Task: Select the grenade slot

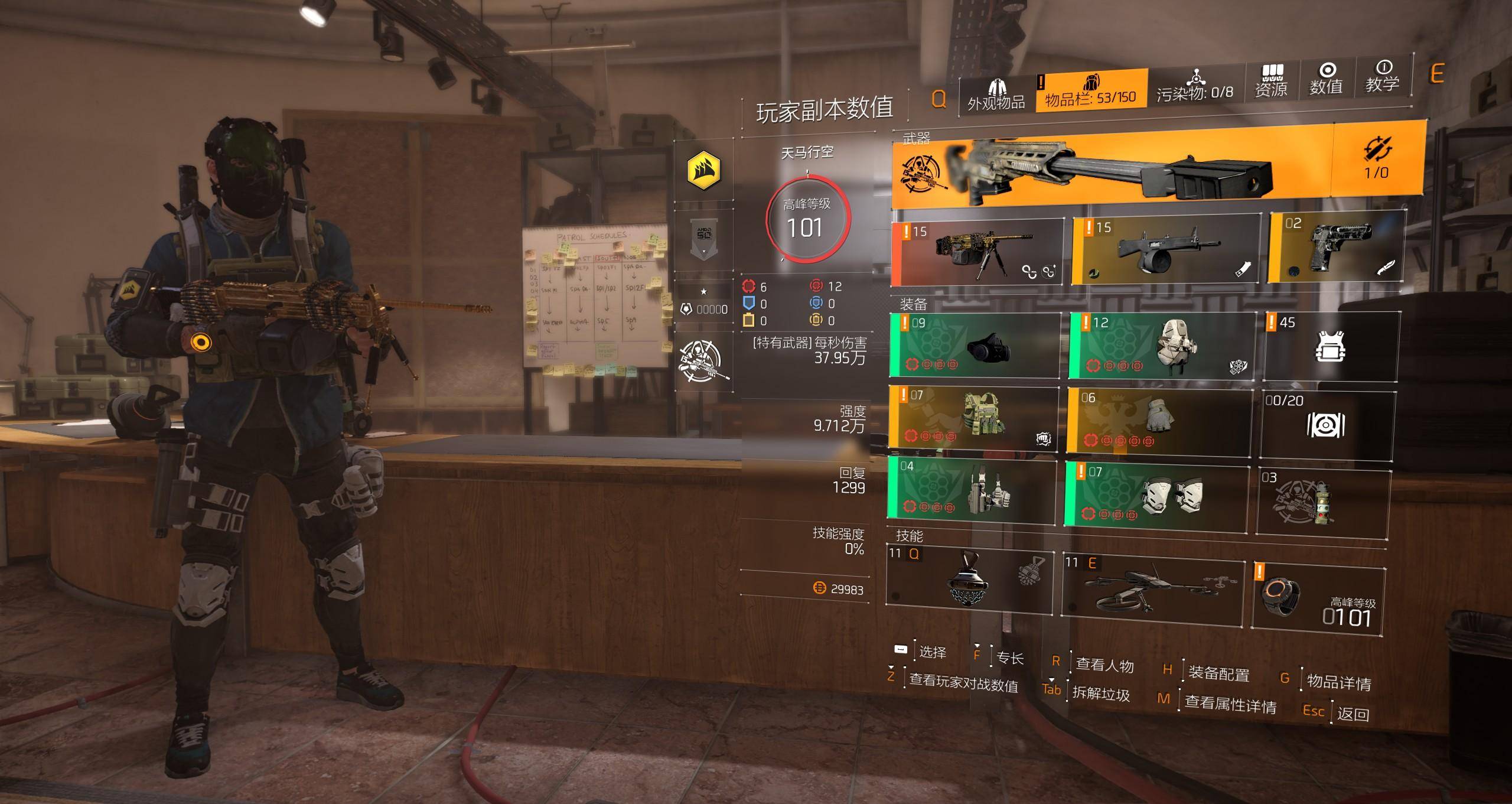Action: click(x=1323, y=503)
